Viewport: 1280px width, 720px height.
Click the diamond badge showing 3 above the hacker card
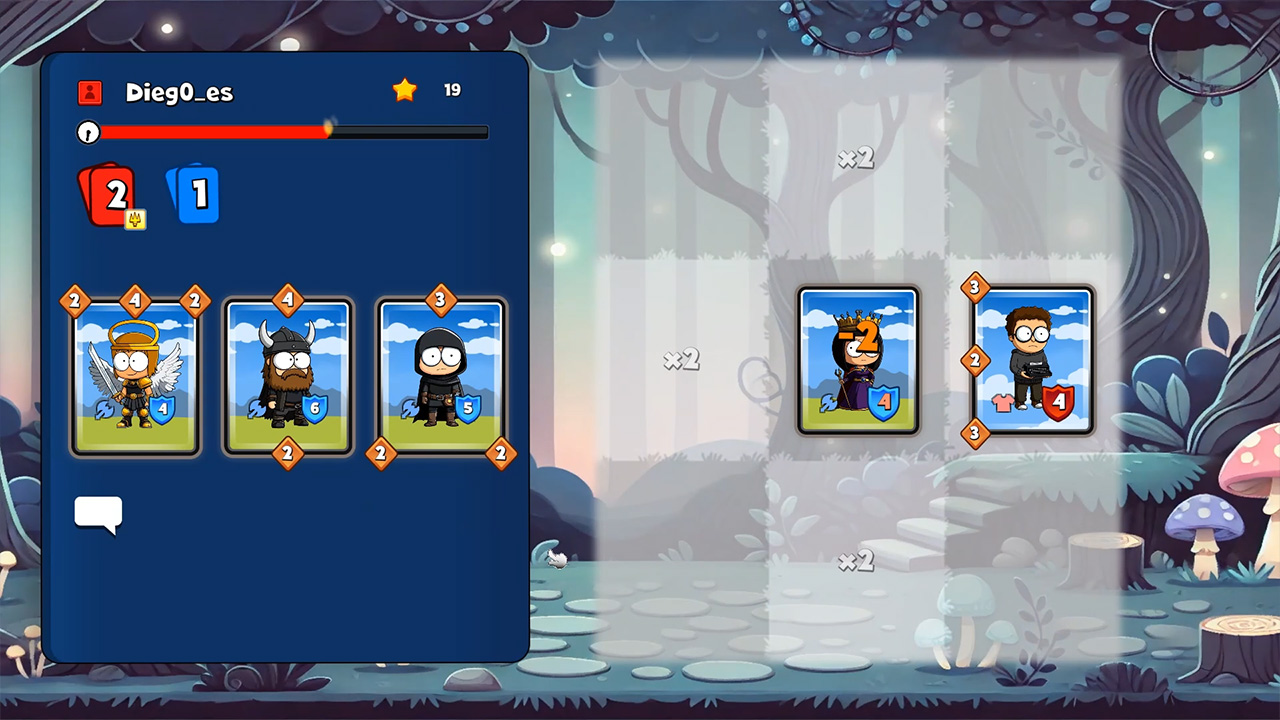975,289
